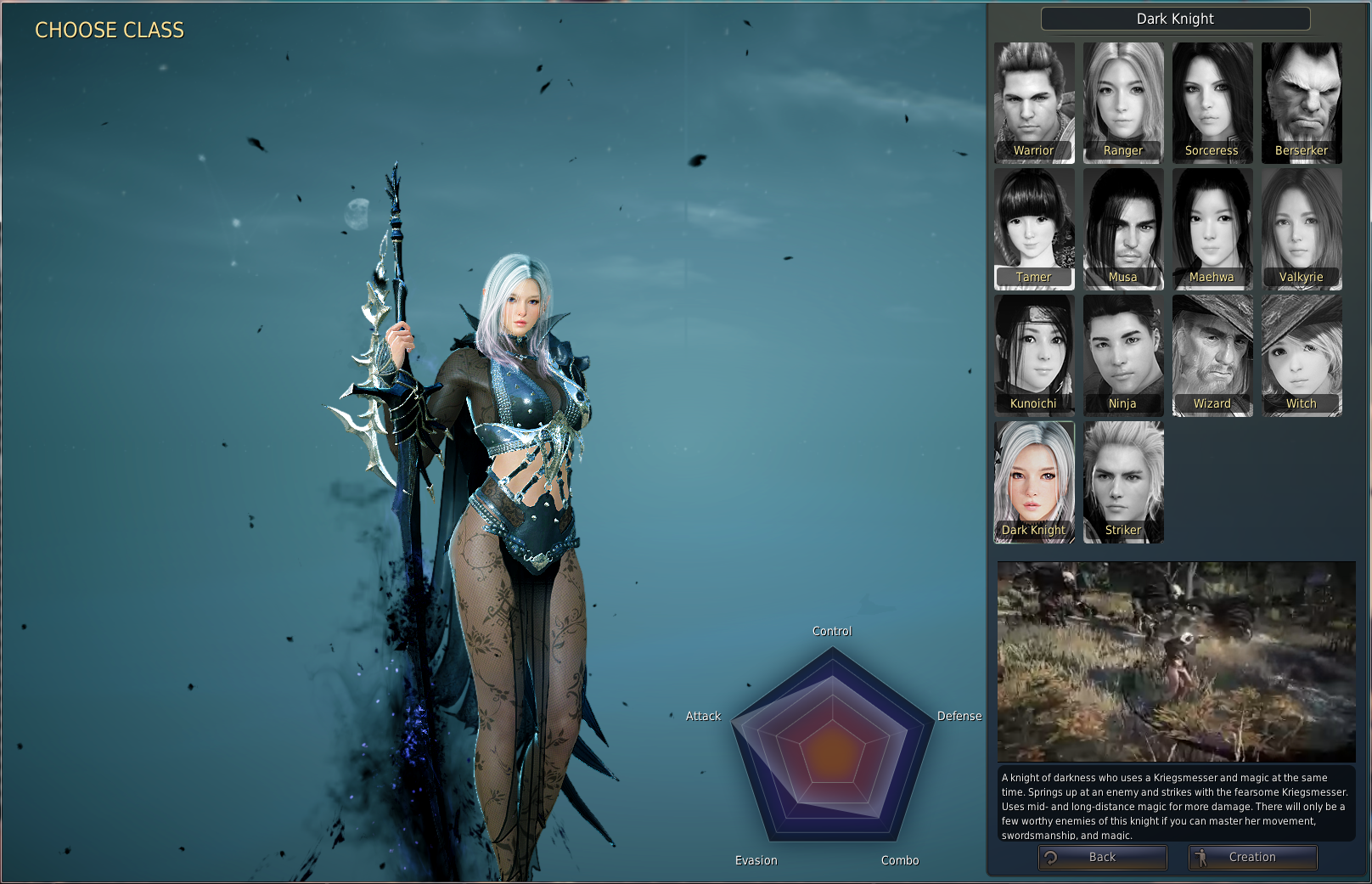Screen dimensions: 1372x884
Task: Pick the Sorceress class portrait
Action: 1212,102
